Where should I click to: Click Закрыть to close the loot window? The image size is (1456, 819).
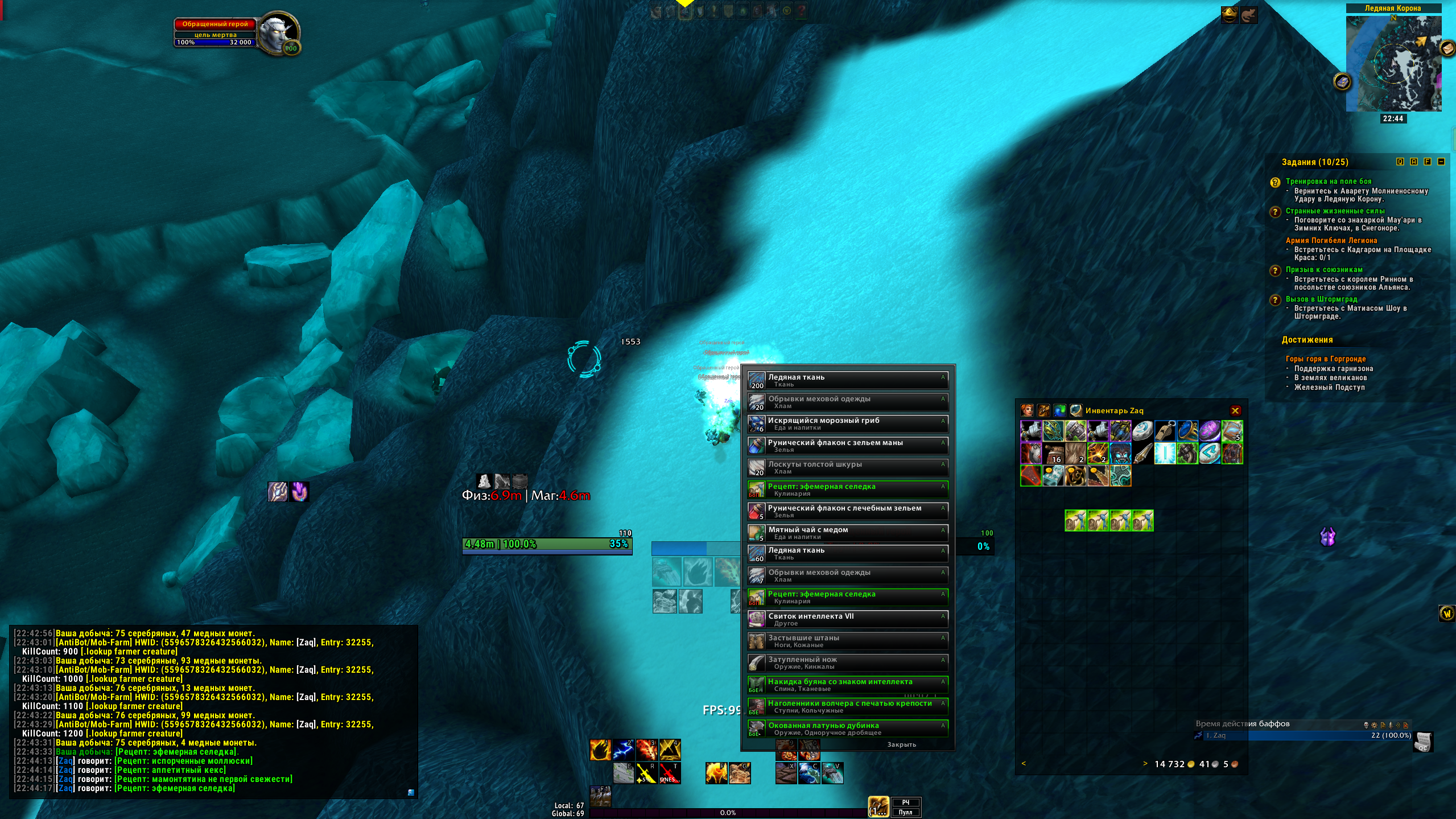901,744
